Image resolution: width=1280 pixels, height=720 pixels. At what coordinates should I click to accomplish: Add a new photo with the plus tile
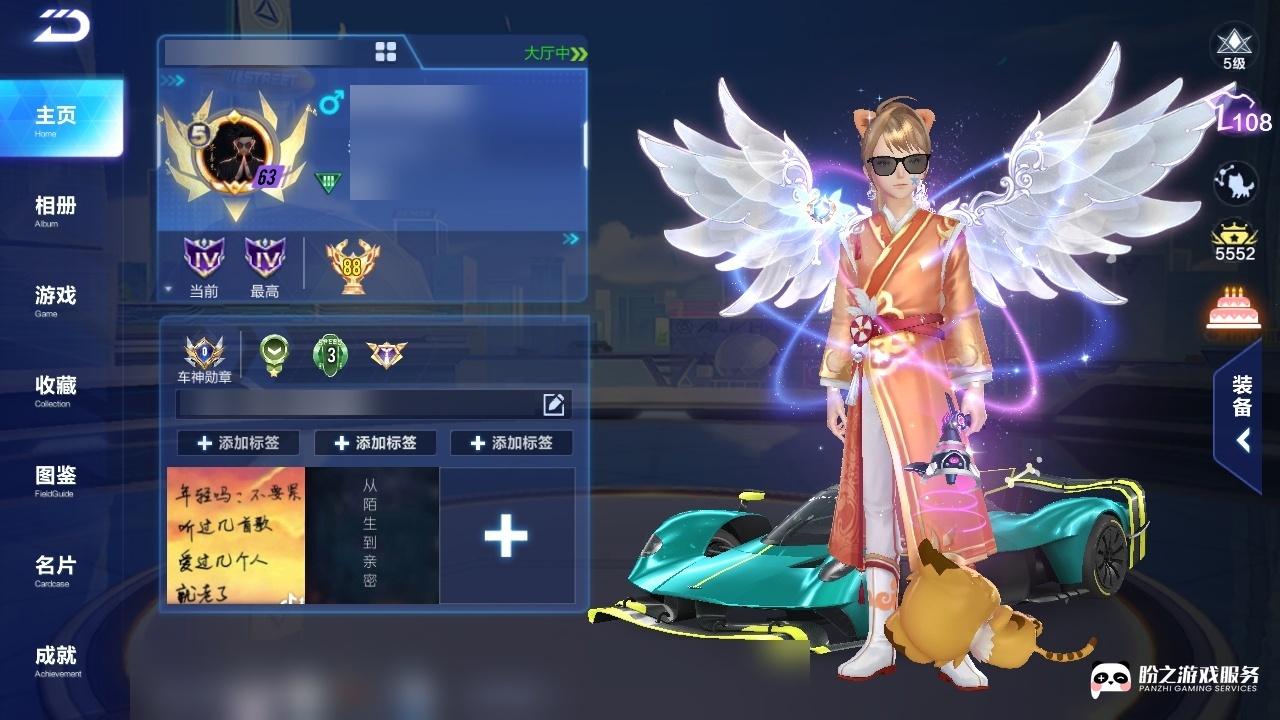coord(506,536)
